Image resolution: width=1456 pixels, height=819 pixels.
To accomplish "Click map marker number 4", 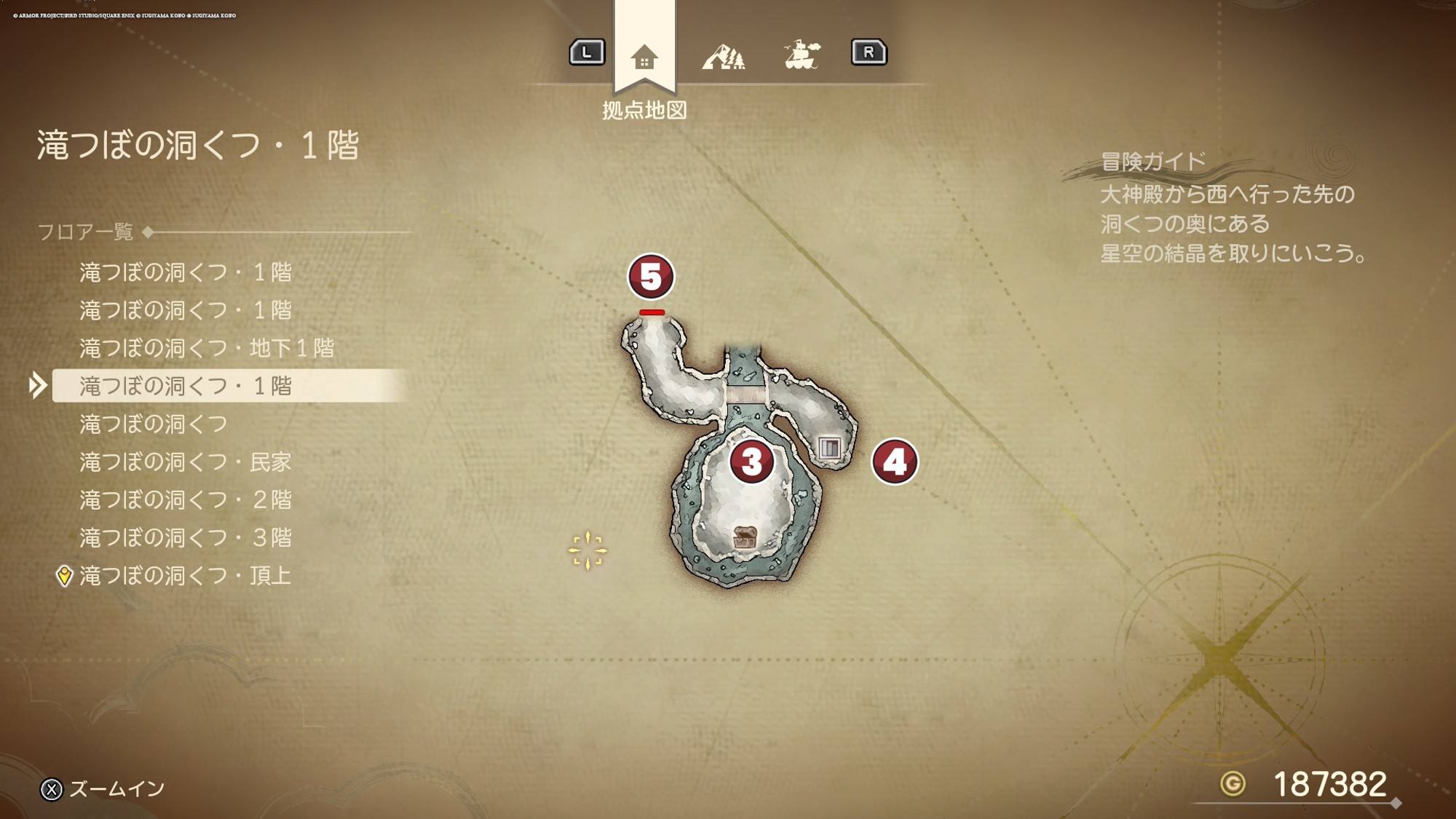I will [895, 462].
